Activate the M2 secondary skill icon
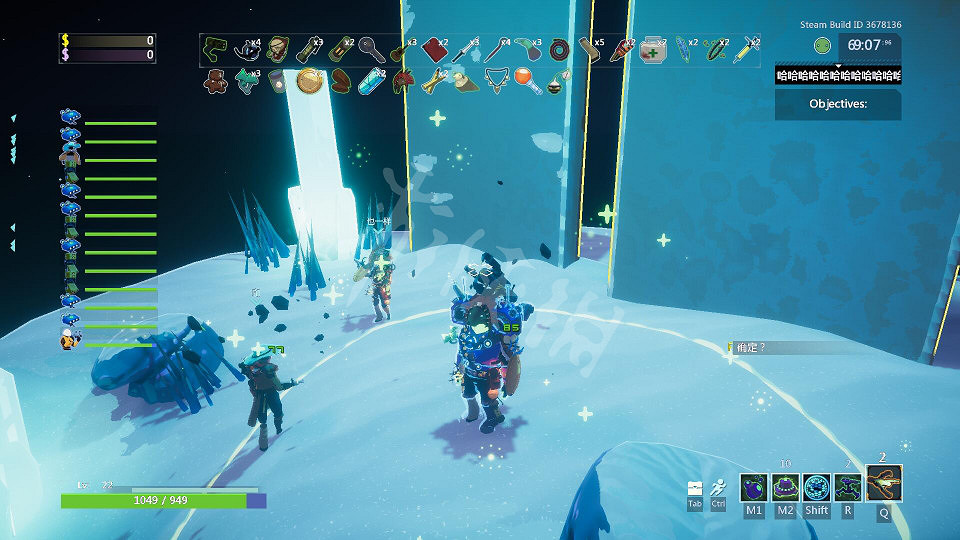The image size is (960, 540). coord(785,487)
